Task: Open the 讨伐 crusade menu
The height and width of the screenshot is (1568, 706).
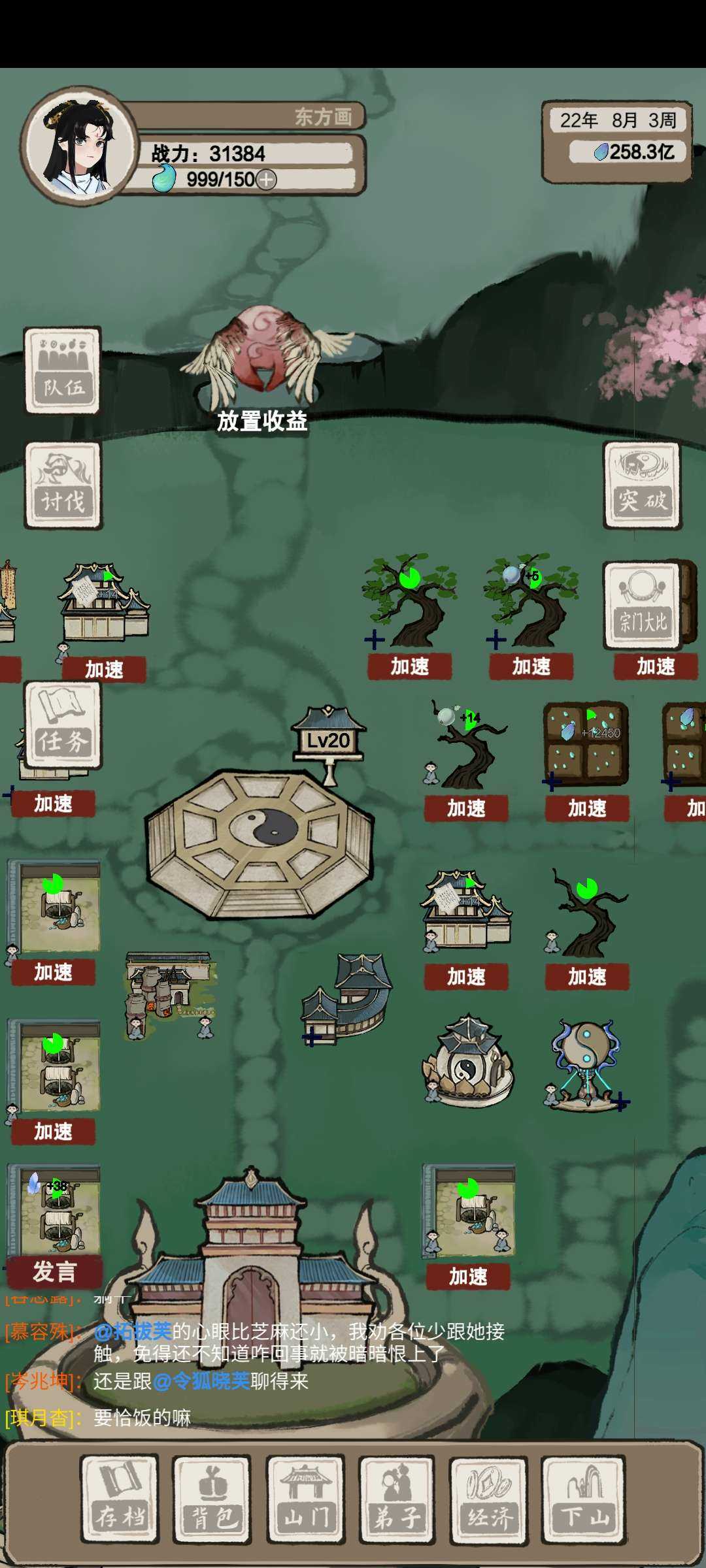Action: pyautogui.click(x=63, y=485)
